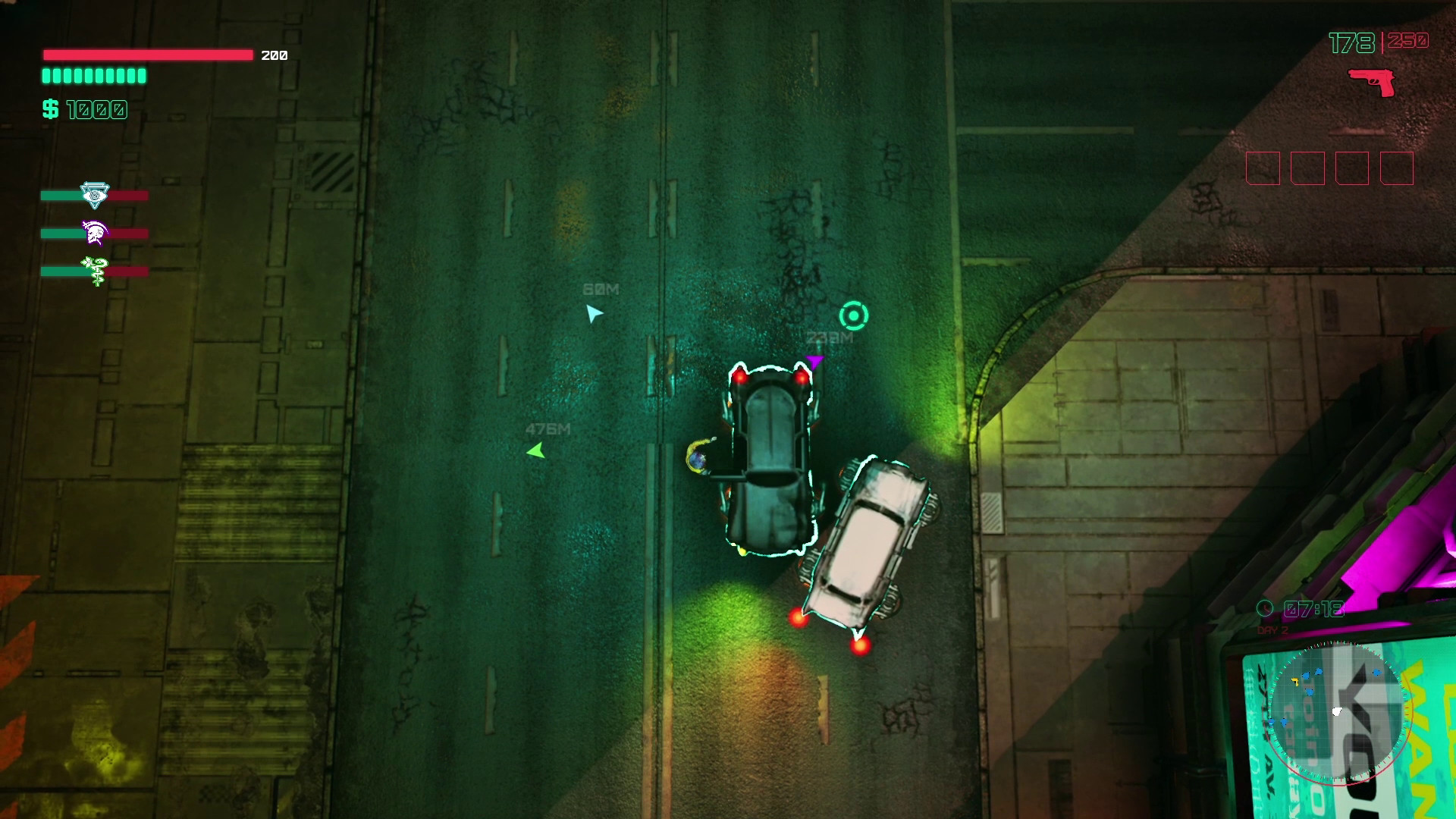Viewport: 1456px width, 819px height.
Task: Click the green targeting reticle on the road
Action: (x=853, y=314)
